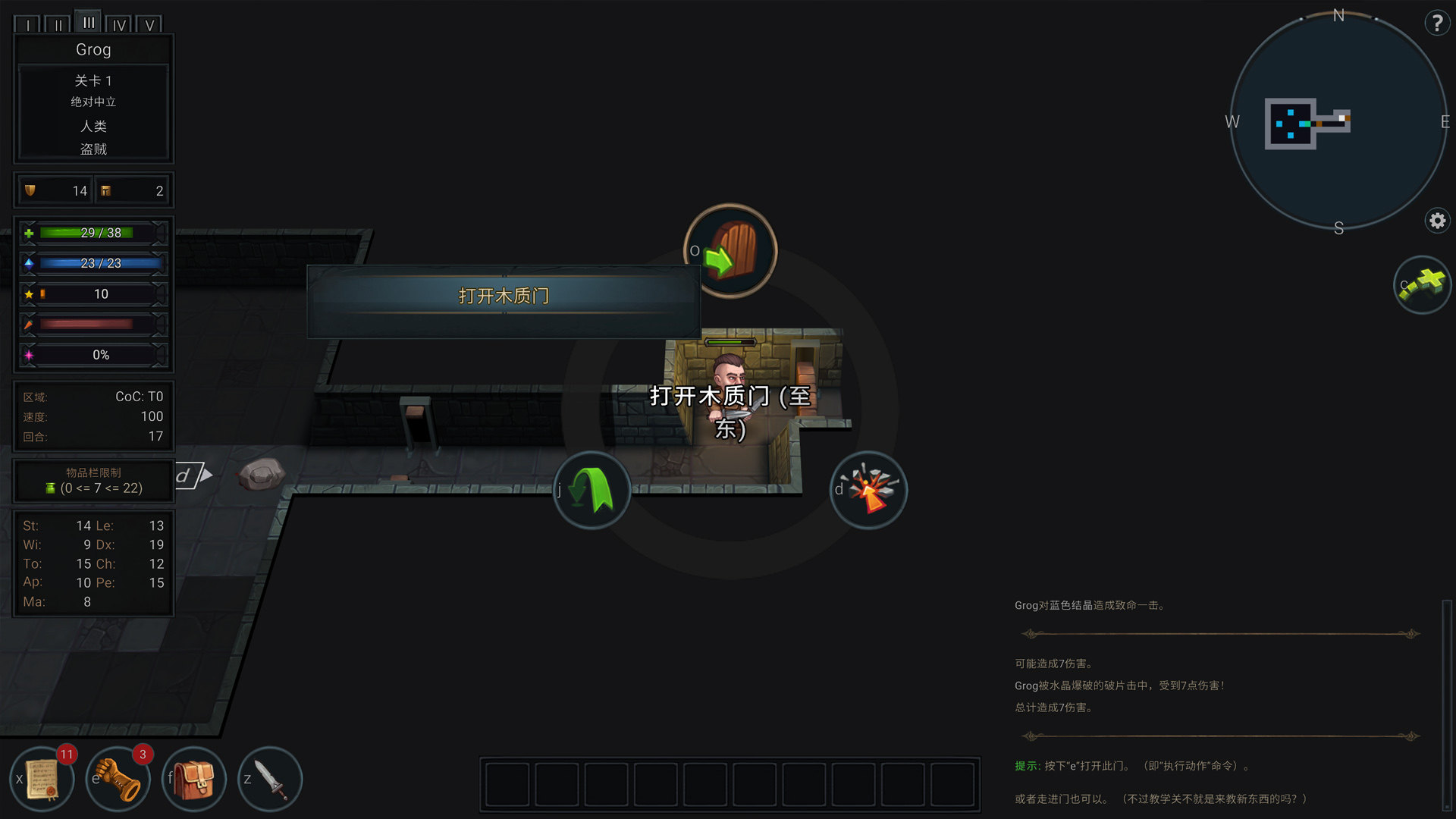Click the green arrows icon below settings

pos(1422,284)
